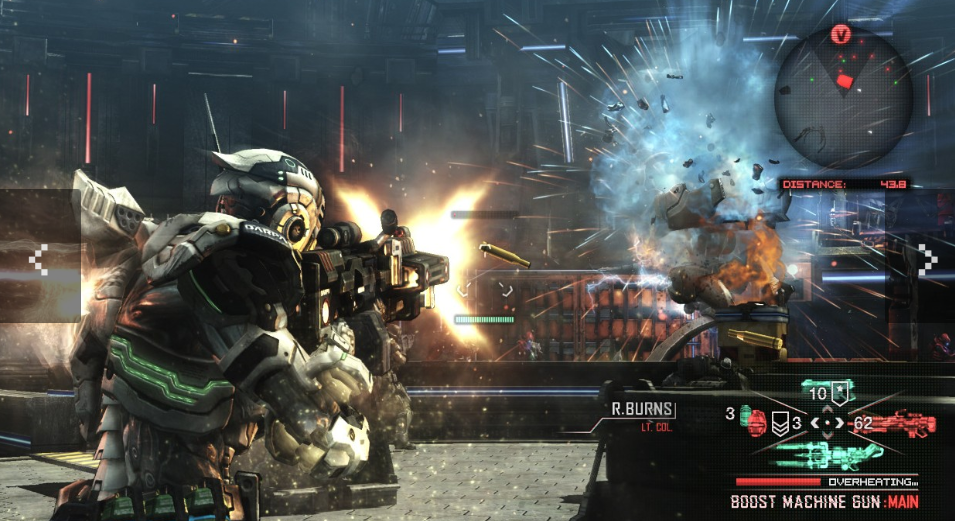
Task: Go to next image with right arrow
Action: pyautogui.click(x=928, y=261)
